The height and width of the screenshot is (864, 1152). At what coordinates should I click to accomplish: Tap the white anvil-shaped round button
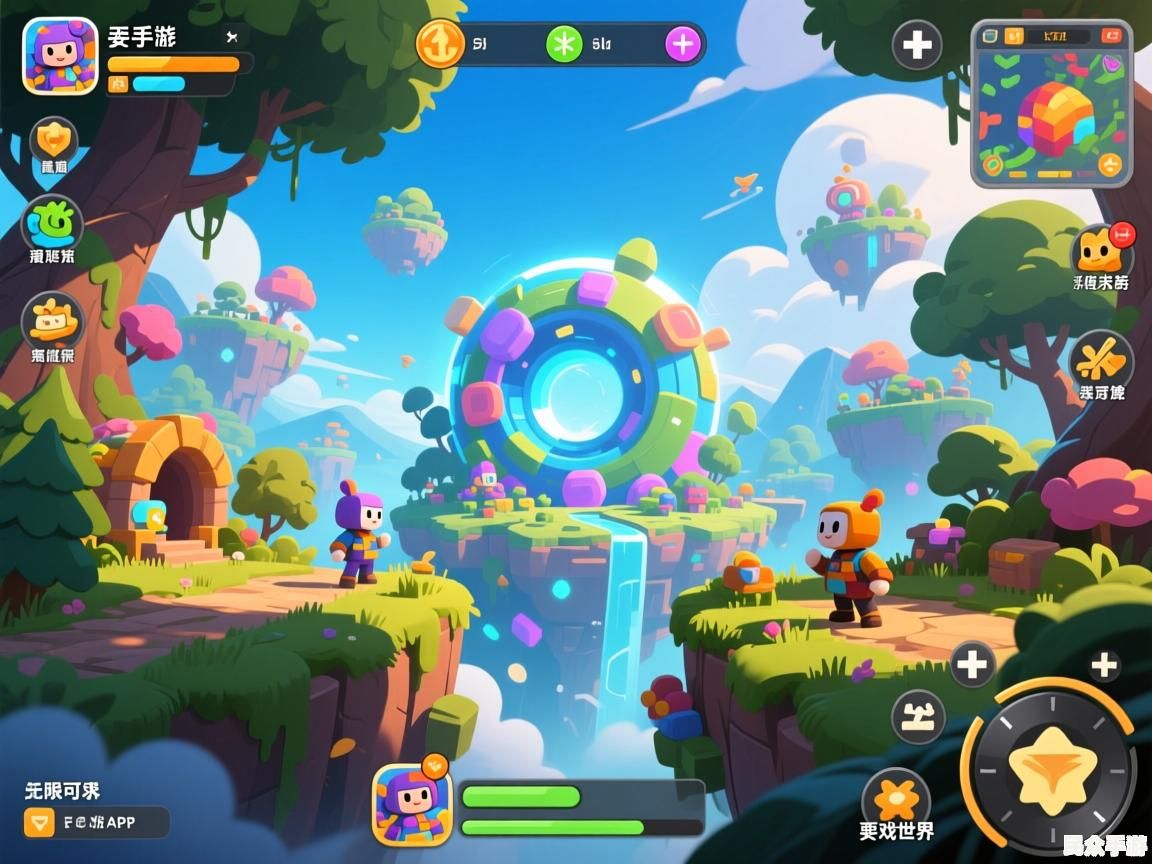[918, 716]
